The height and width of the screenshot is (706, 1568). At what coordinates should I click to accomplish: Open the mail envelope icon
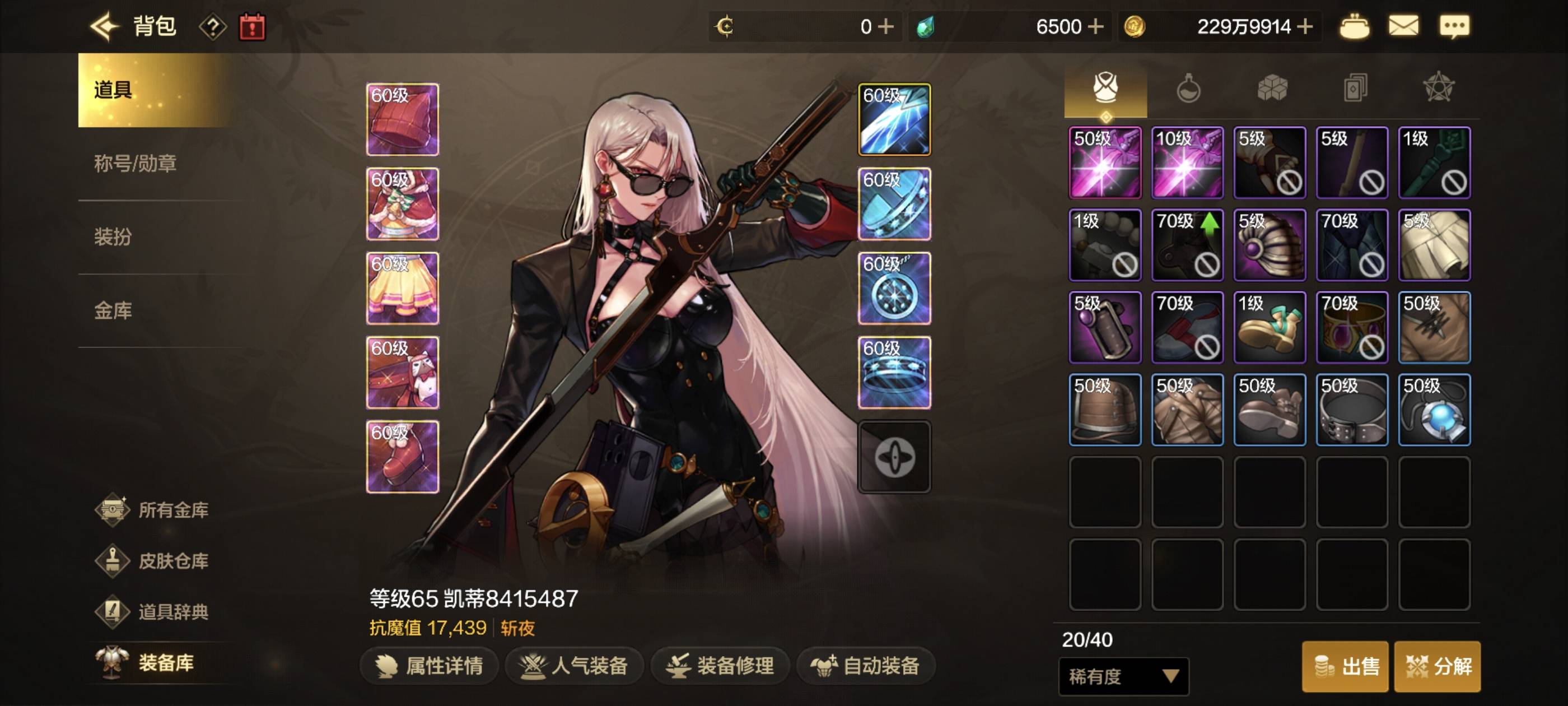tap(1403, 27)
